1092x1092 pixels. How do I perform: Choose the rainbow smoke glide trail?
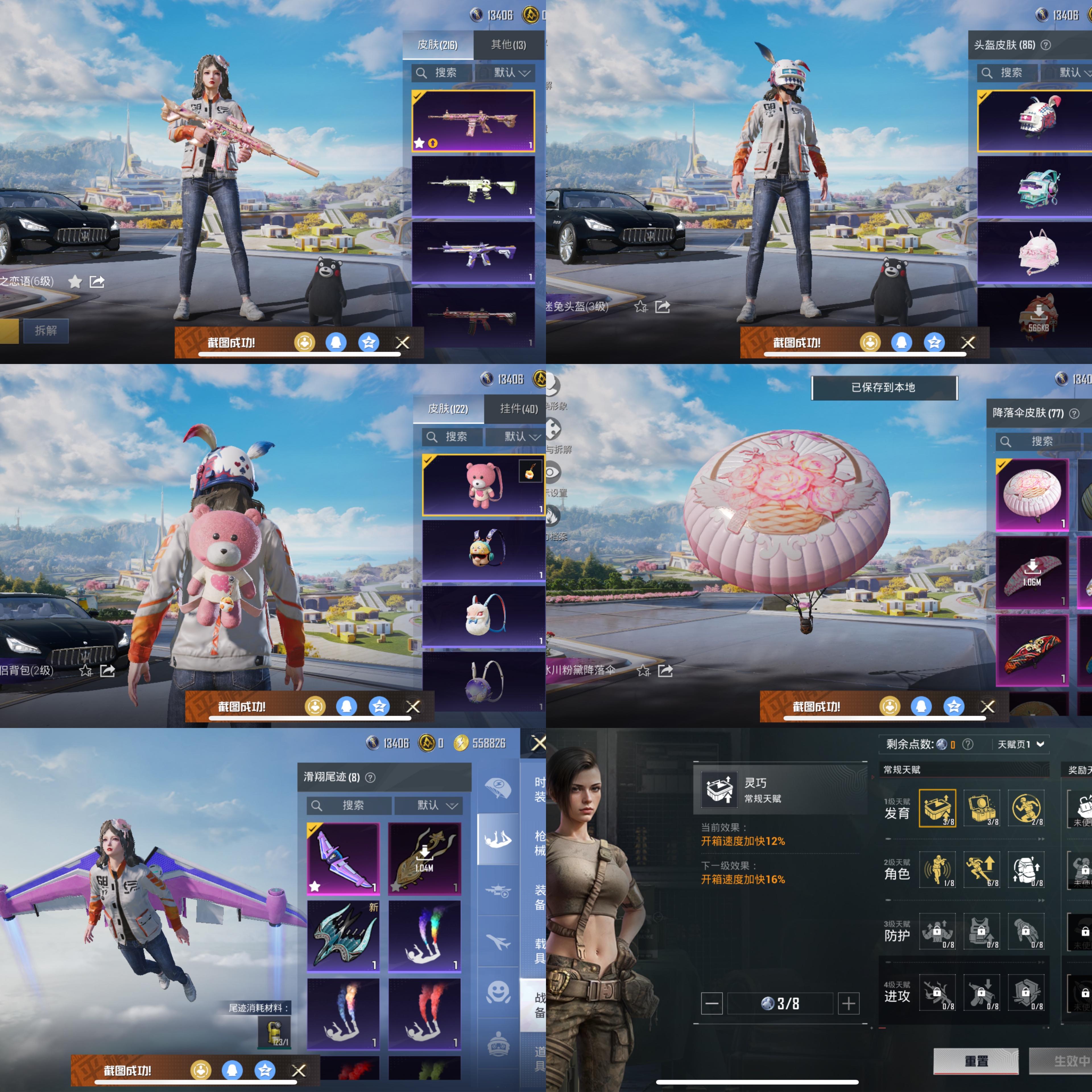[425, 935]
